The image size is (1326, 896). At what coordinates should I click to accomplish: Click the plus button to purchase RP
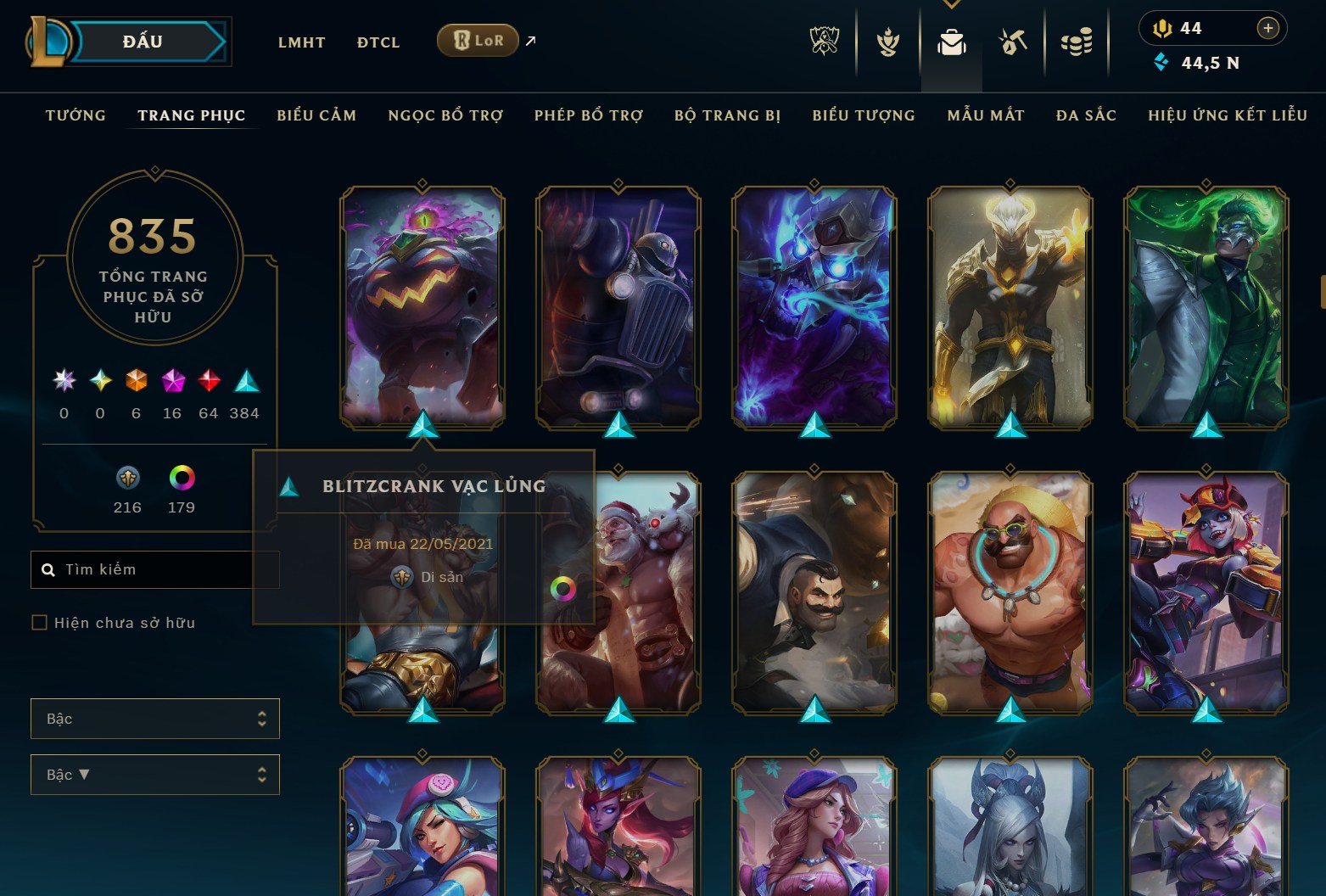click(1269, 28)
